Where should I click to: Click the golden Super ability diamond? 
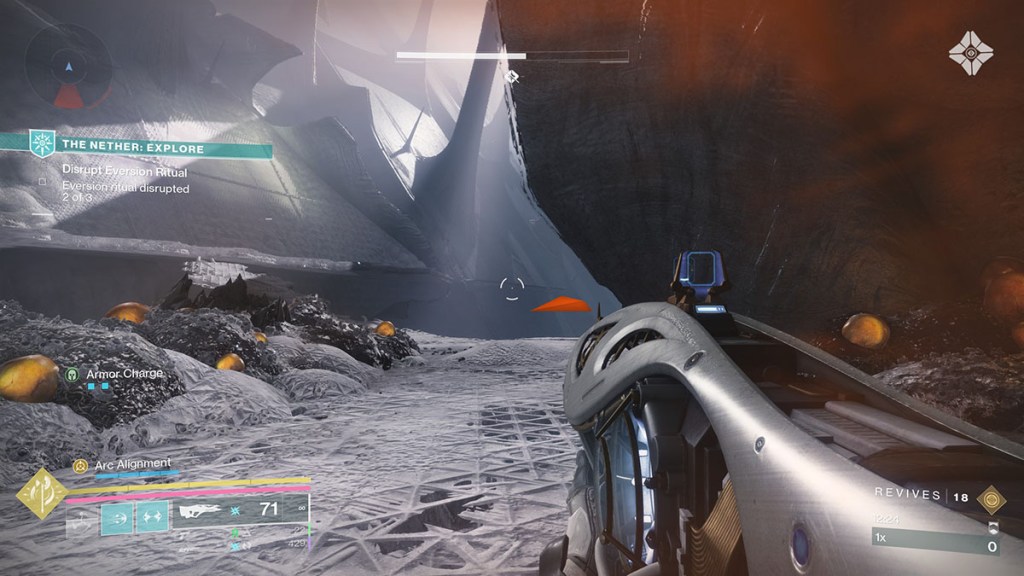point(42,493)
